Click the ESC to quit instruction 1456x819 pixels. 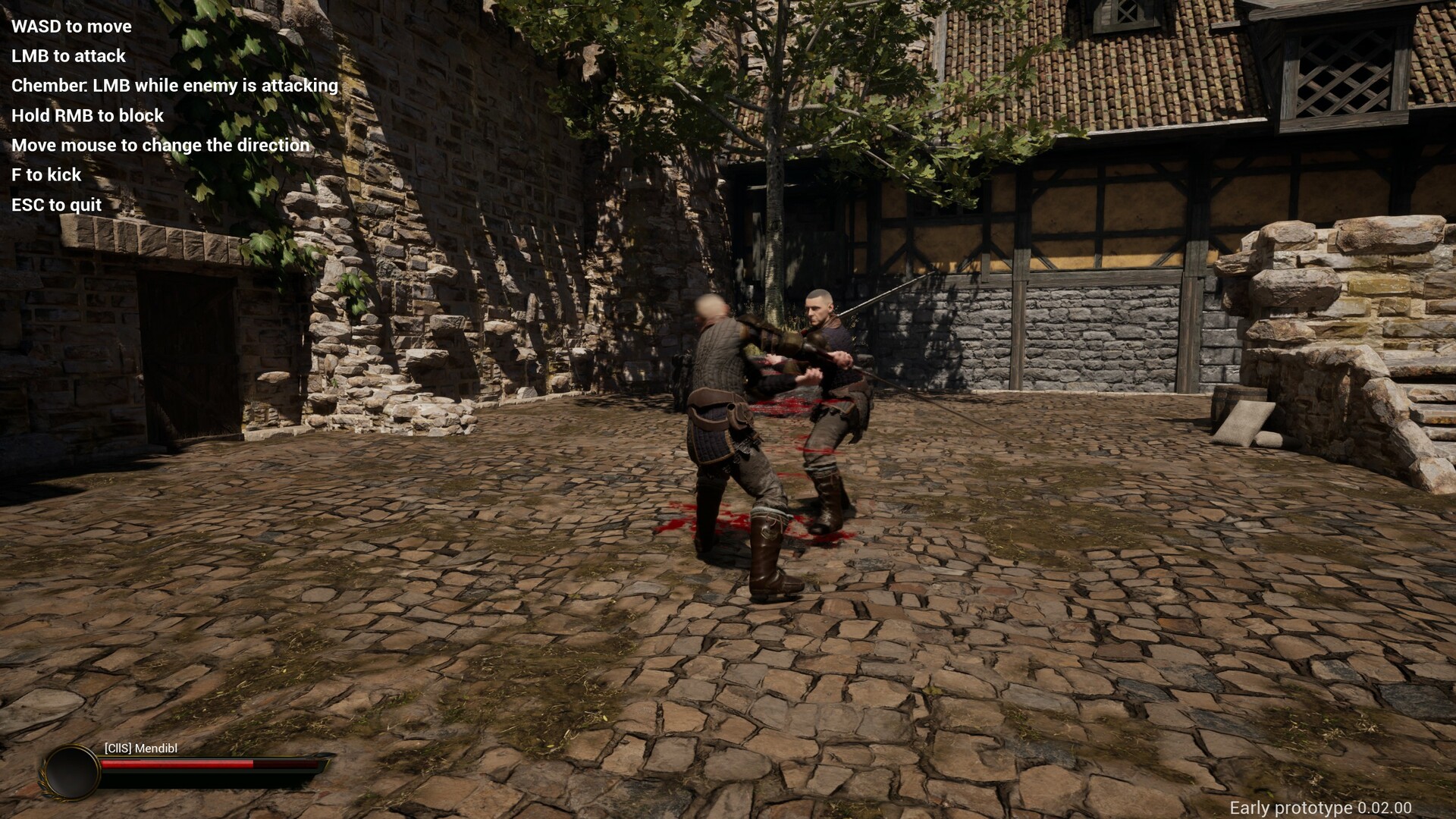click(x=55, y=204)
